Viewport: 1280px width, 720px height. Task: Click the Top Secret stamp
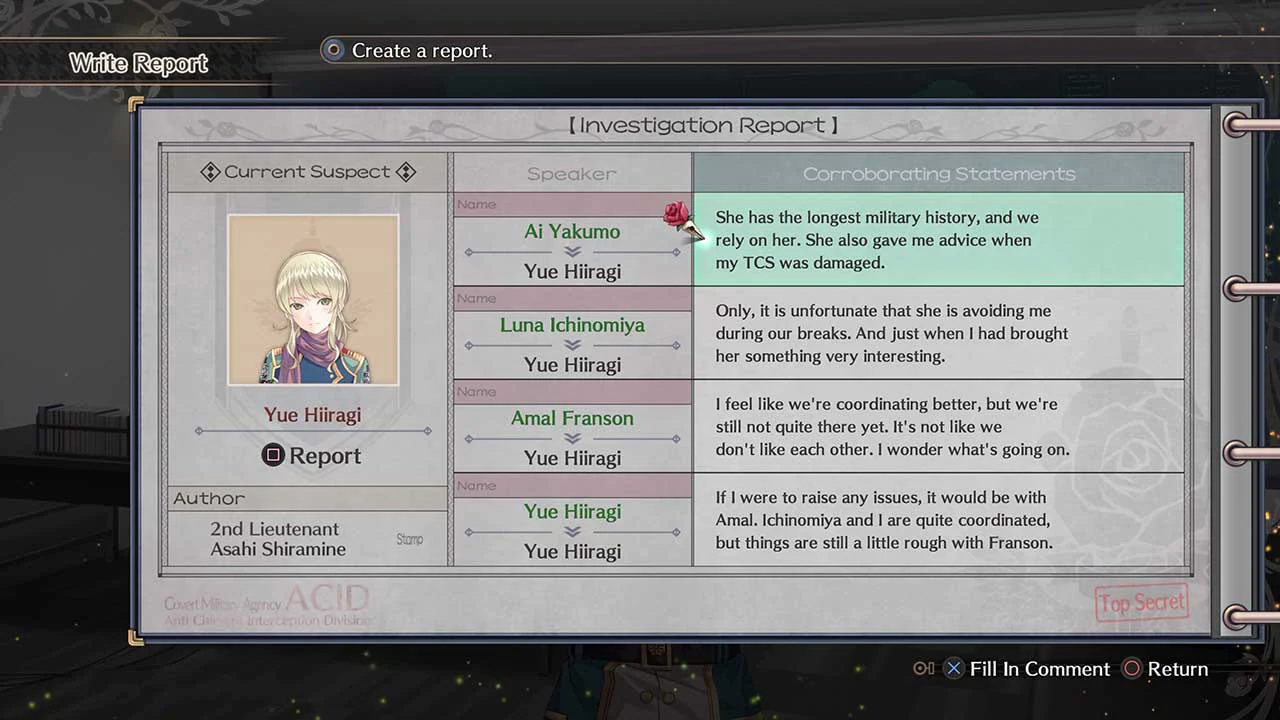coord(1141,603)
